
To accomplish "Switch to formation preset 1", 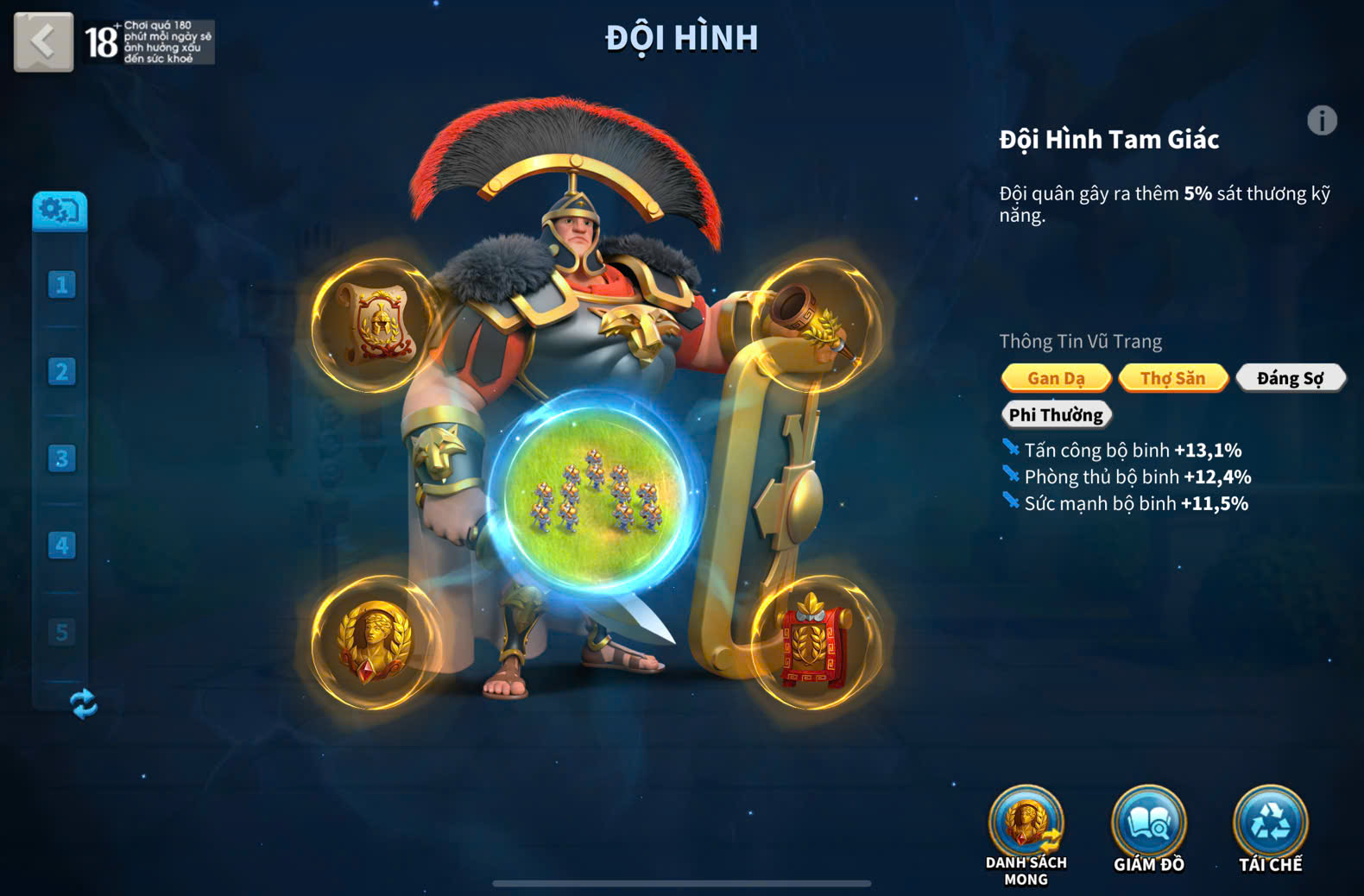I will tap(61, 285).
